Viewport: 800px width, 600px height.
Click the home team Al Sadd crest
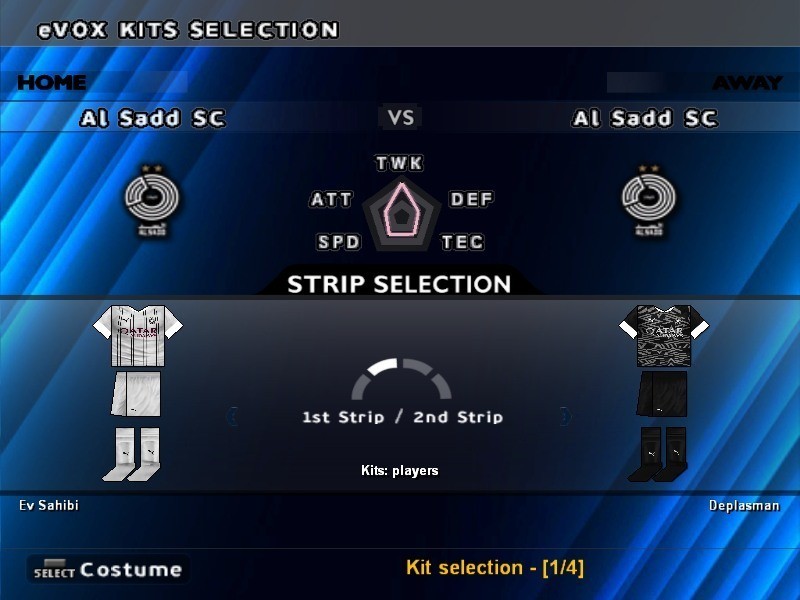(152, 197)
